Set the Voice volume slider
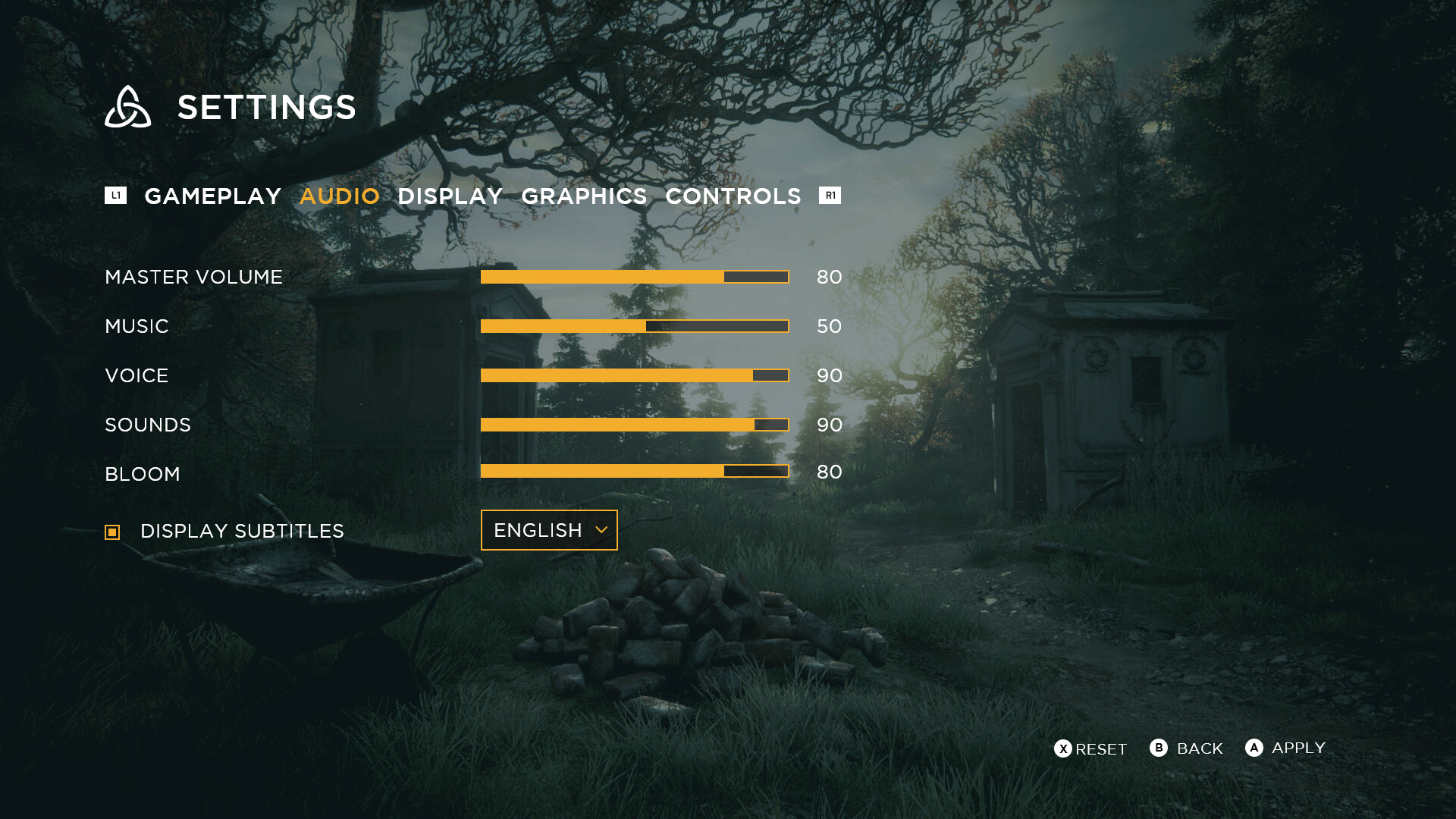 point(635,375)
